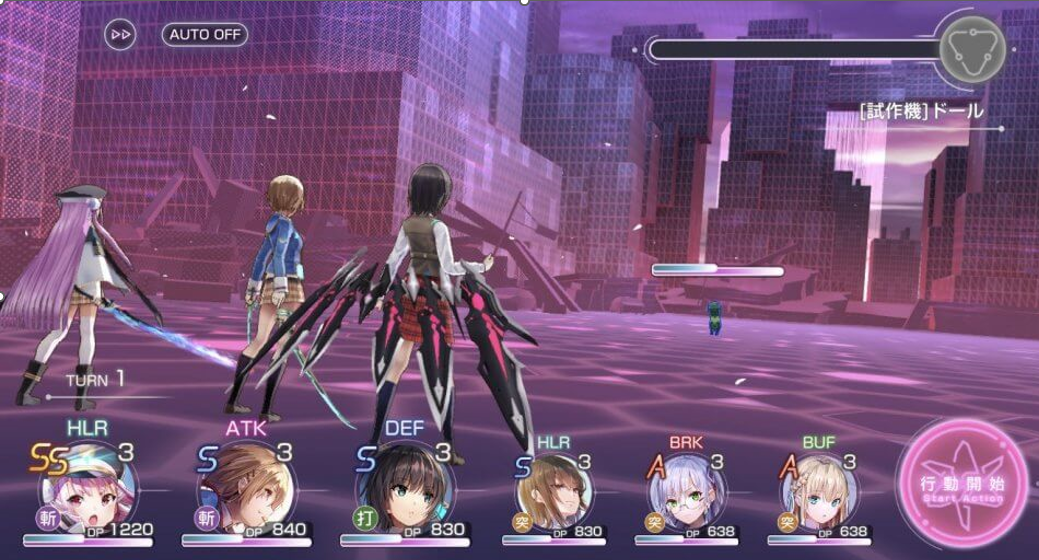Screen dimensions: 1039x560
Task: Choose the blonde BUF buffer portrait
Action: 818,489
